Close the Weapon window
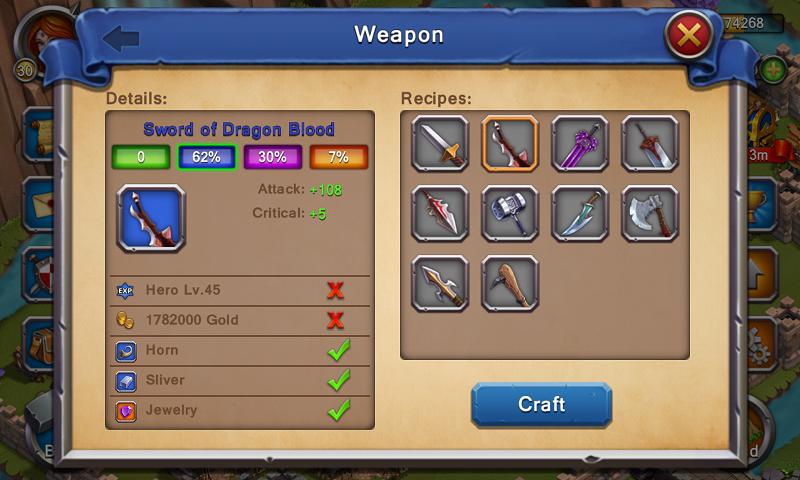The image size is (800, 480). coord(689,38)
